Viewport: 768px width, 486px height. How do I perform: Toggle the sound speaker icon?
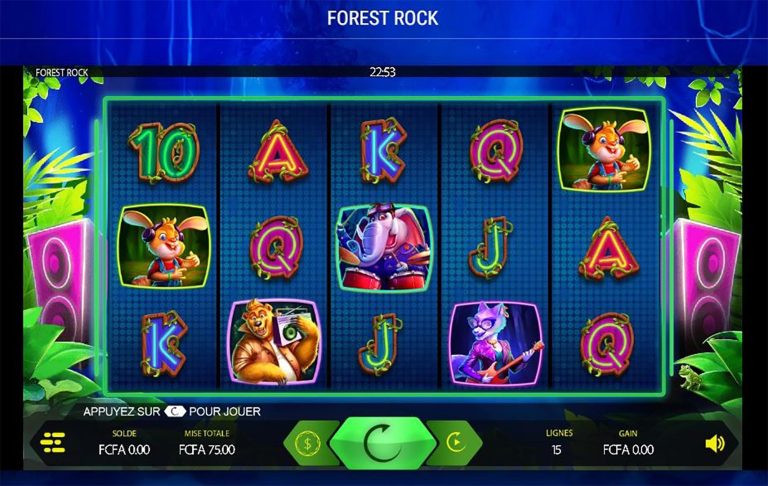714,443
